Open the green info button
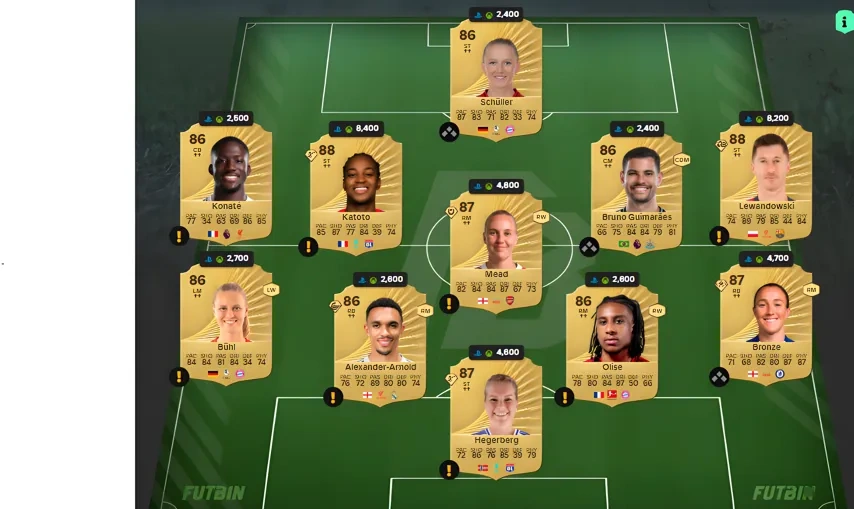 (844, 22)
